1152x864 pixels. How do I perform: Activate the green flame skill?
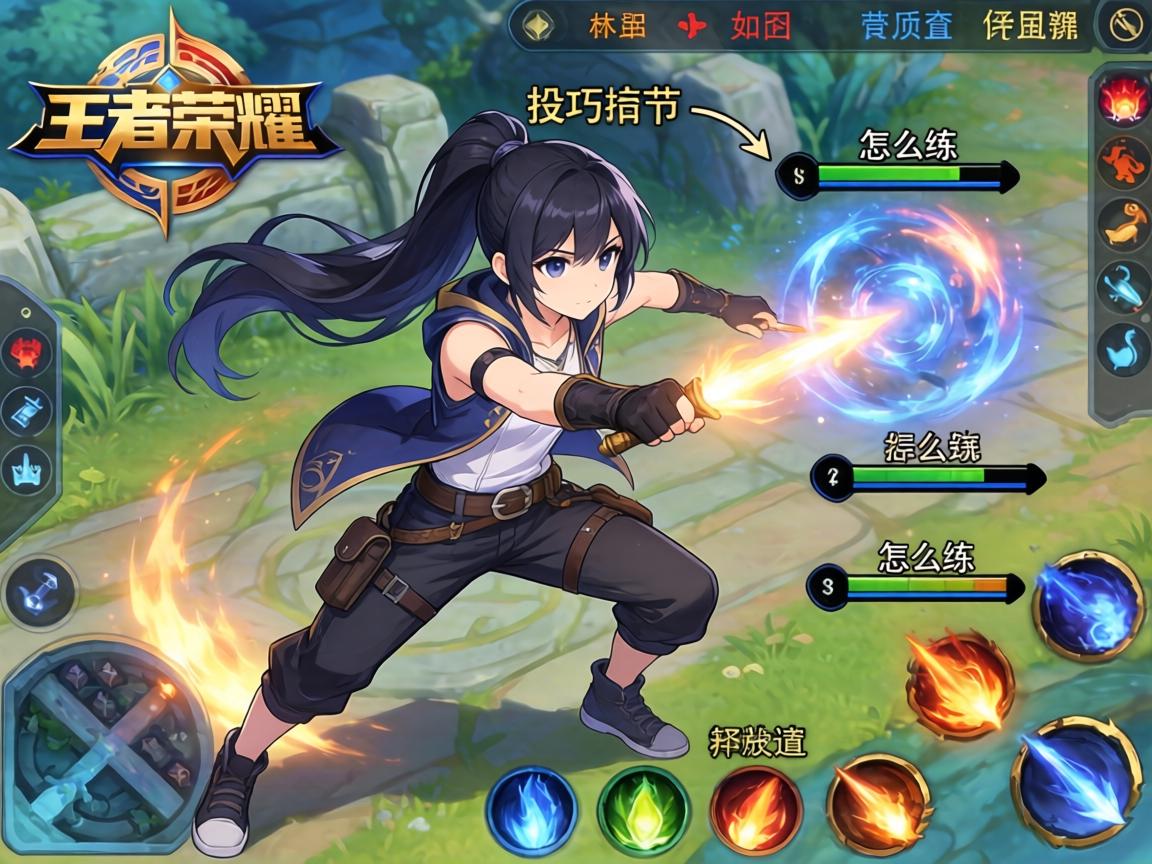tap(643, 808)
